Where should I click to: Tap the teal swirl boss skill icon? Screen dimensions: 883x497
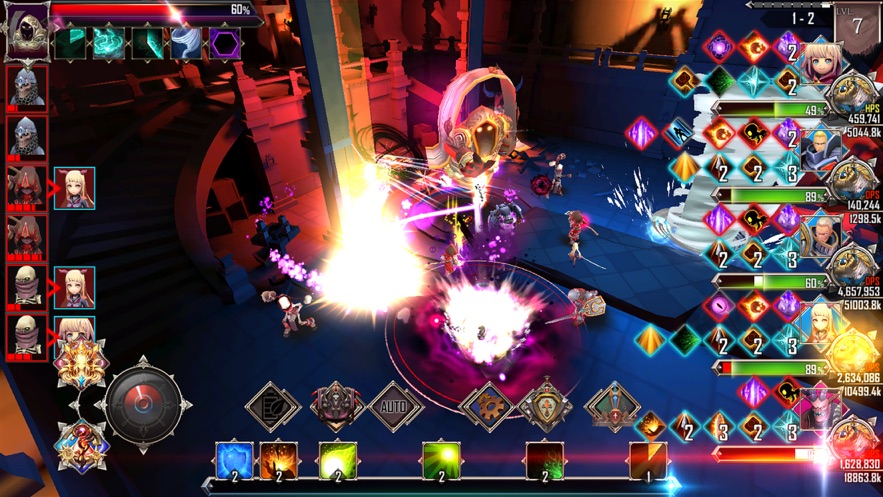(109, 42)
